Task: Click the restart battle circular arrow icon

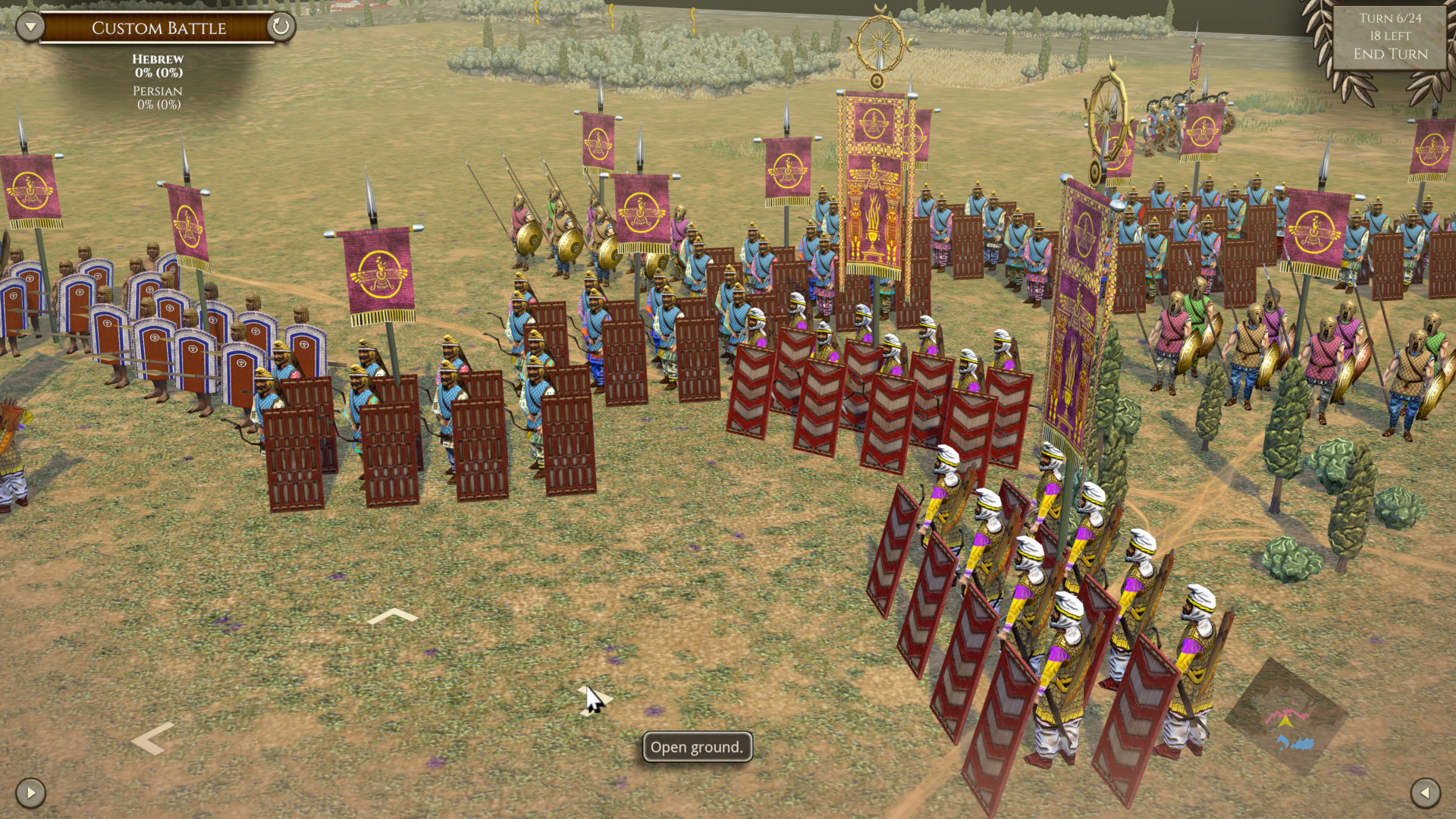Action: [281, 27]
